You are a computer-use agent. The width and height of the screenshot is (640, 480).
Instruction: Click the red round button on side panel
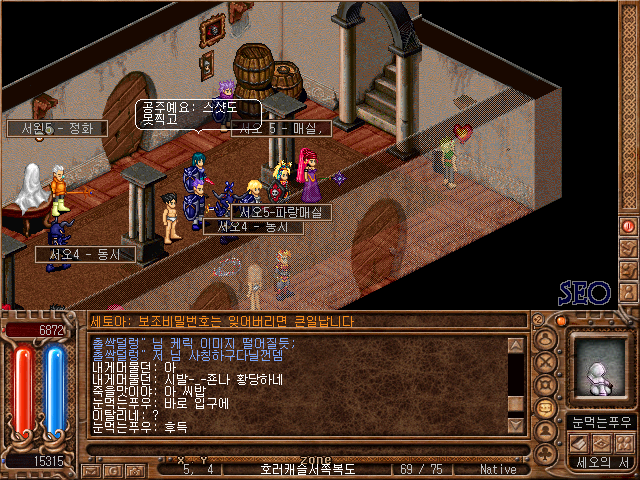(x=629, y=227)
